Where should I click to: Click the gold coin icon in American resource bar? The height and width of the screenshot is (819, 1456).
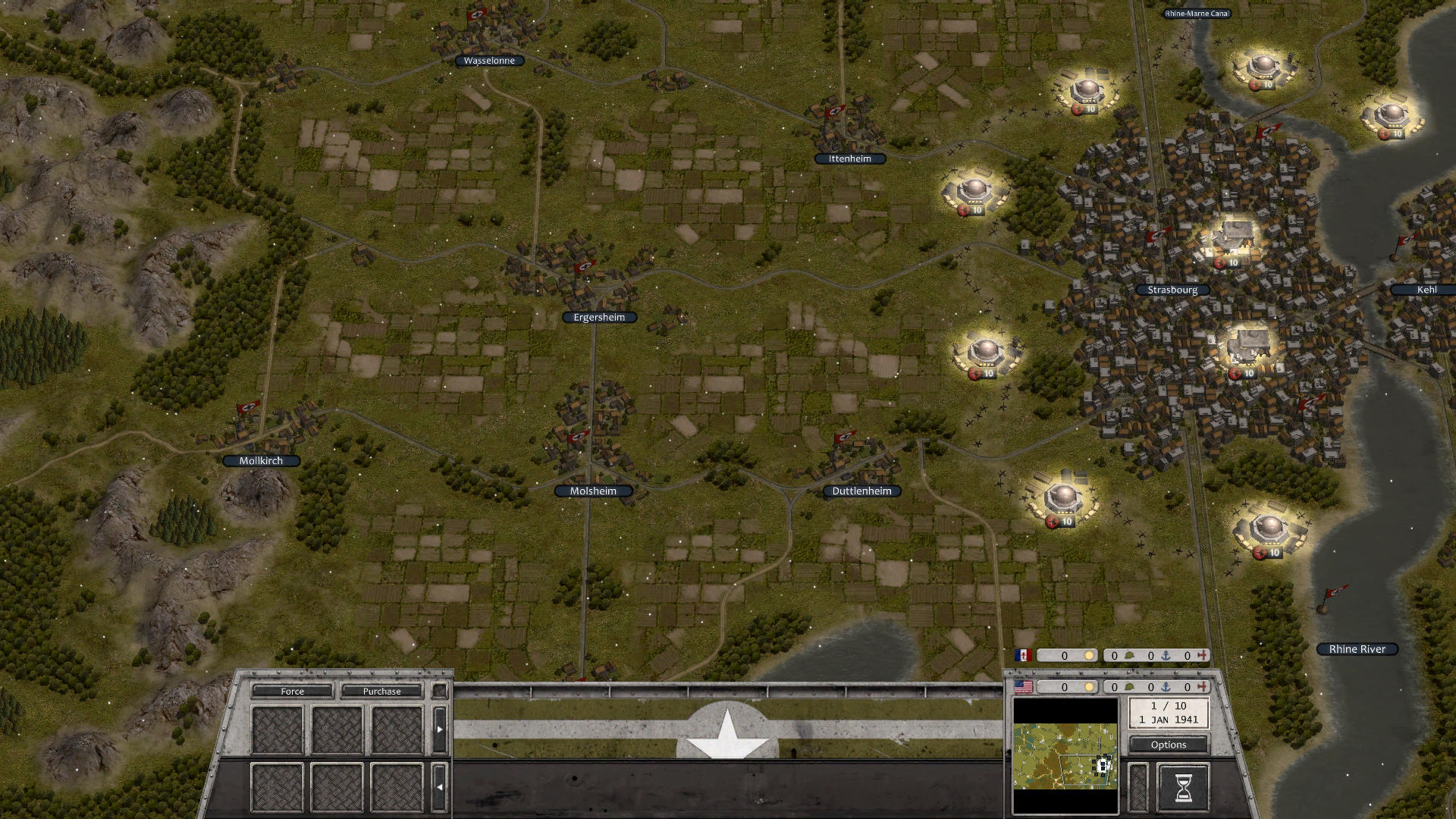pos(1090,688)
